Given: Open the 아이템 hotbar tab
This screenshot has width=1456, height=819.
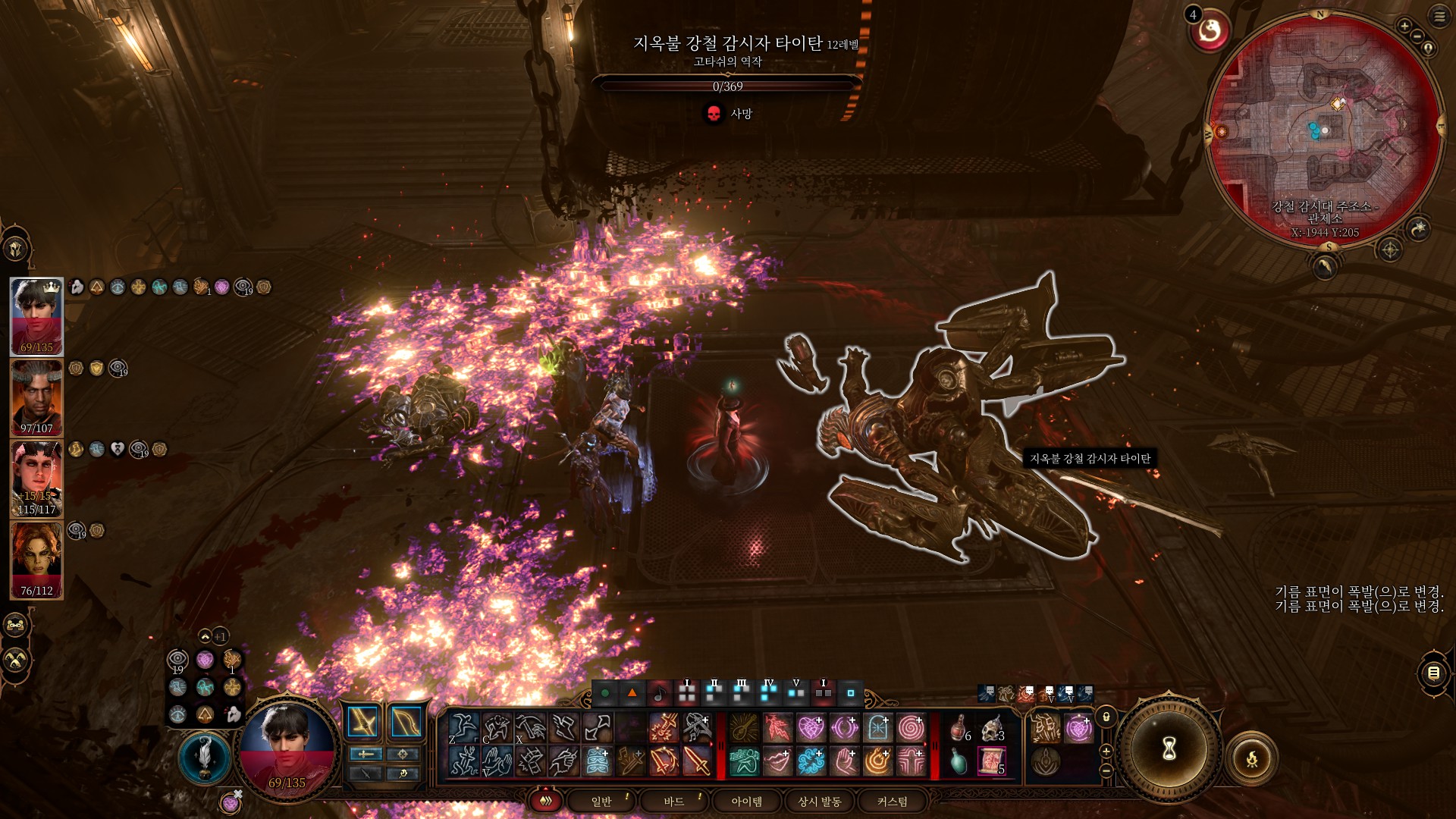Looking at the screenshot, I should [x=746, y=802].
